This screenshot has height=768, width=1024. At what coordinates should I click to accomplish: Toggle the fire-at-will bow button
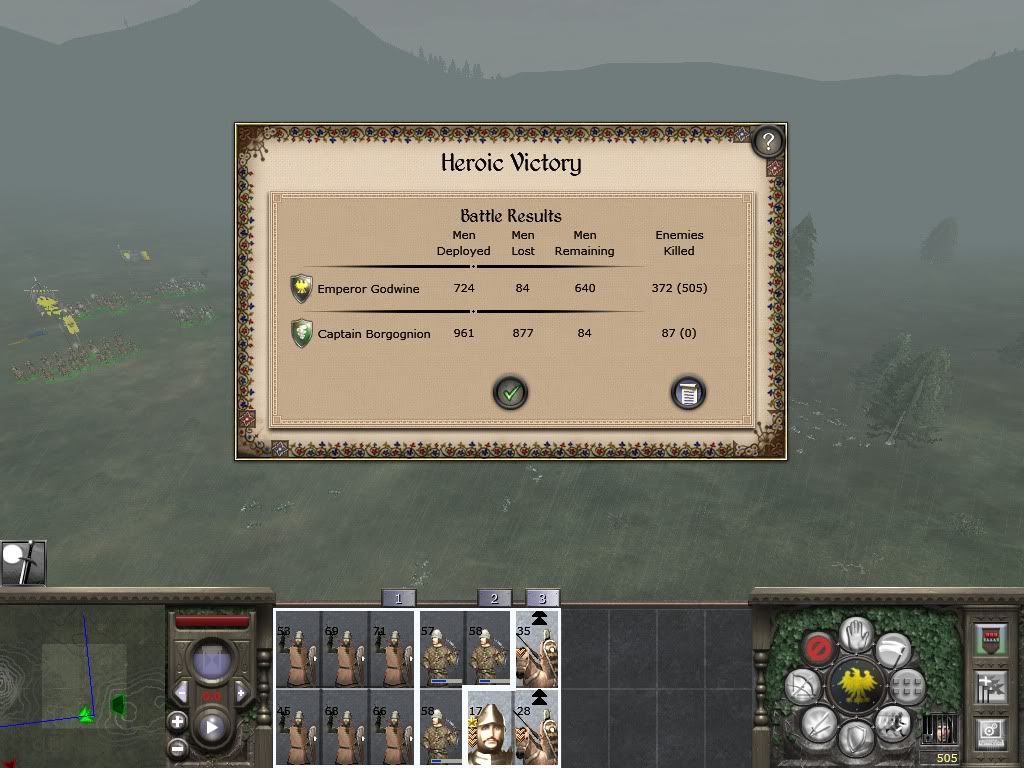(x=802, y=687)
